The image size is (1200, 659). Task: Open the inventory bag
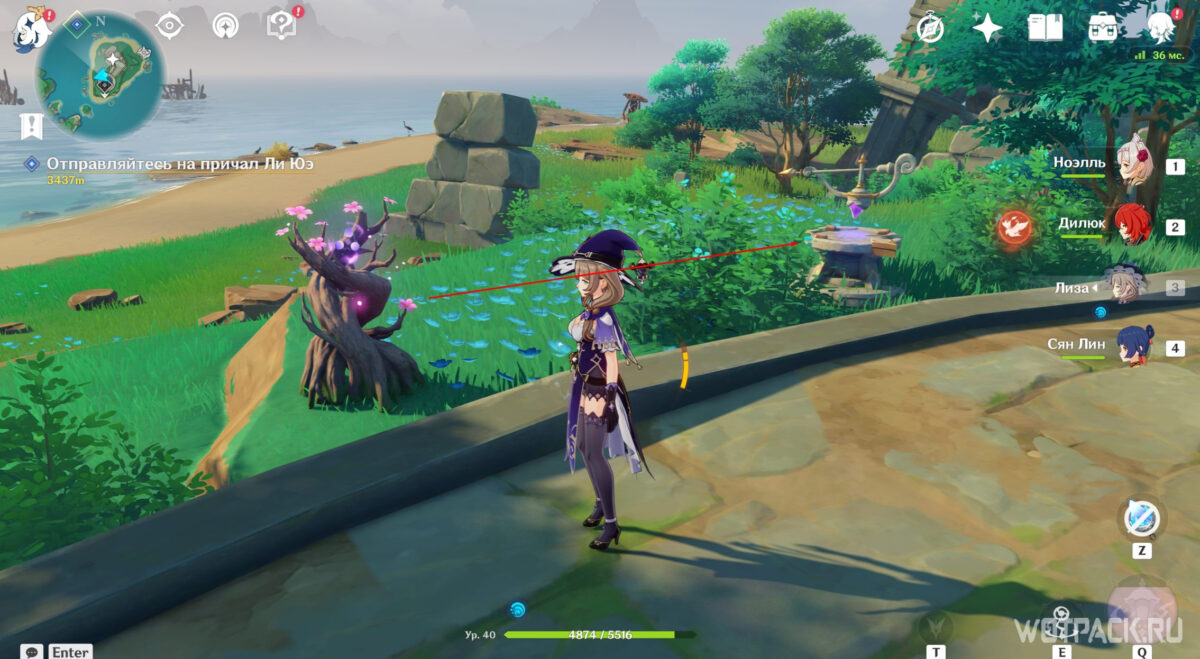click(1103, 27)
